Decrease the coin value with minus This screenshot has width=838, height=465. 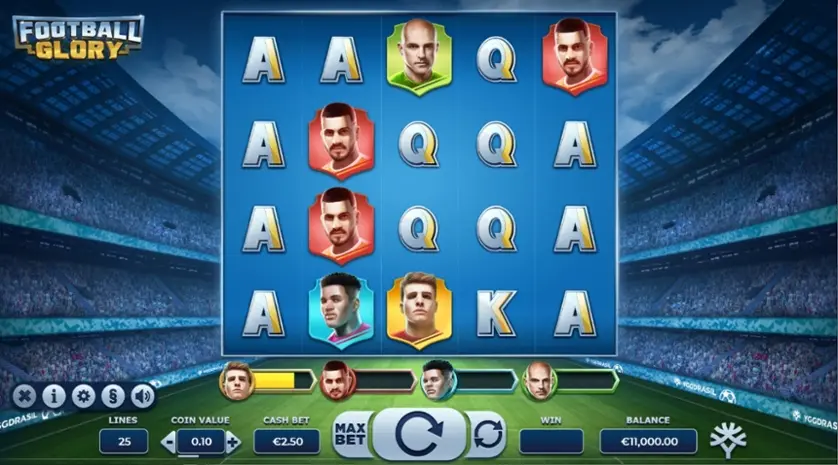(x=168, y=441)
